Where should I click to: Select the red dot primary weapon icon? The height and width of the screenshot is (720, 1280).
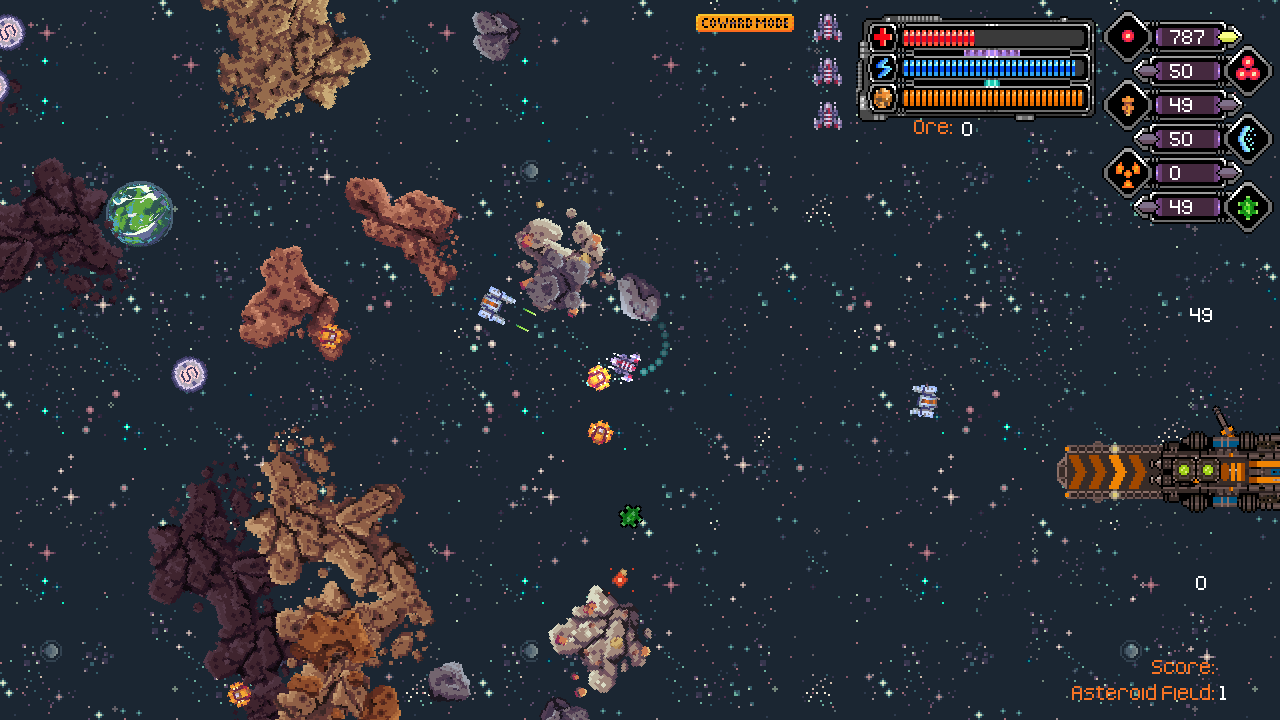[x=1127, y=37]
